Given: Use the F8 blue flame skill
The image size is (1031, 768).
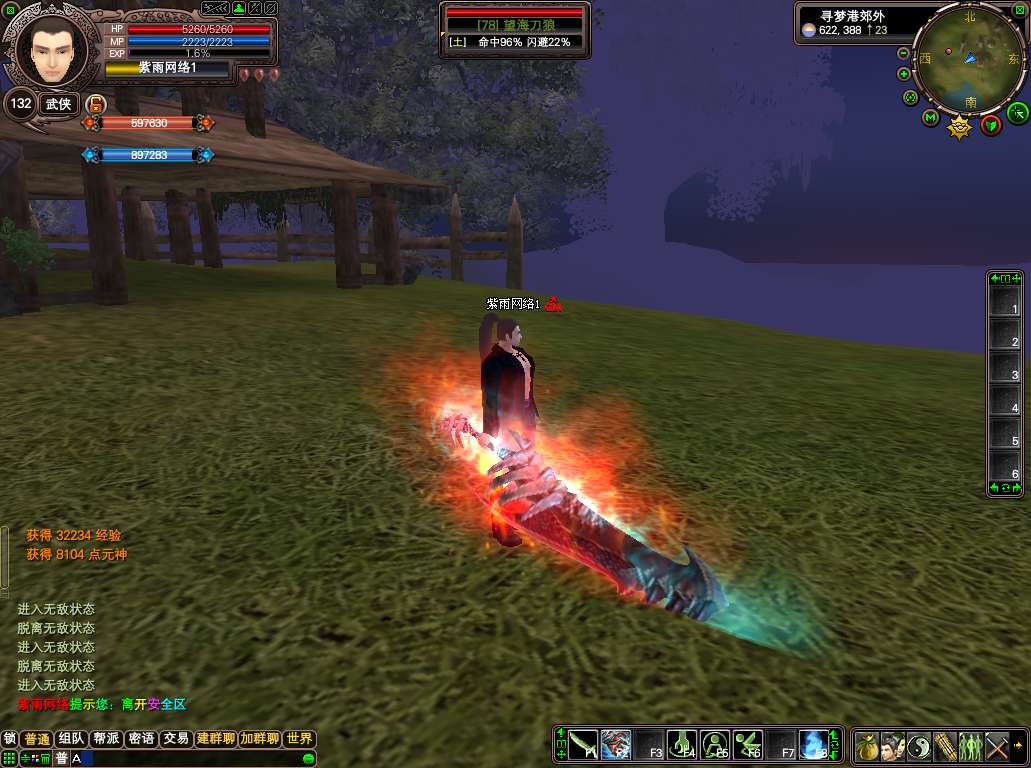Looking at the screenshot, I should (x=815, y=745).
